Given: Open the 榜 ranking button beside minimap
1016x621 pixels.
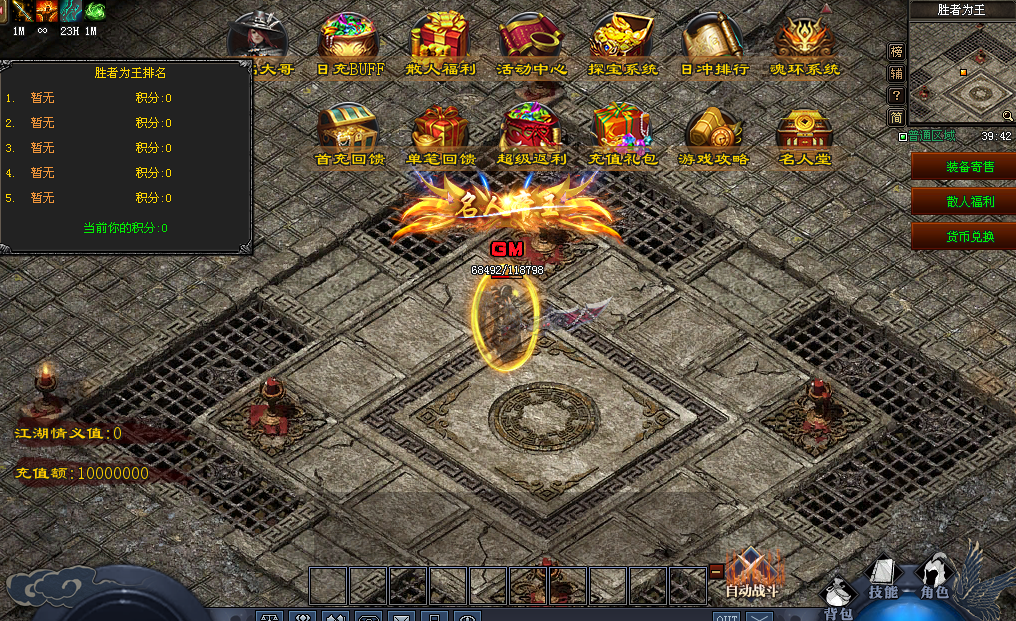Looking at the screenshot, I should 896,51.
